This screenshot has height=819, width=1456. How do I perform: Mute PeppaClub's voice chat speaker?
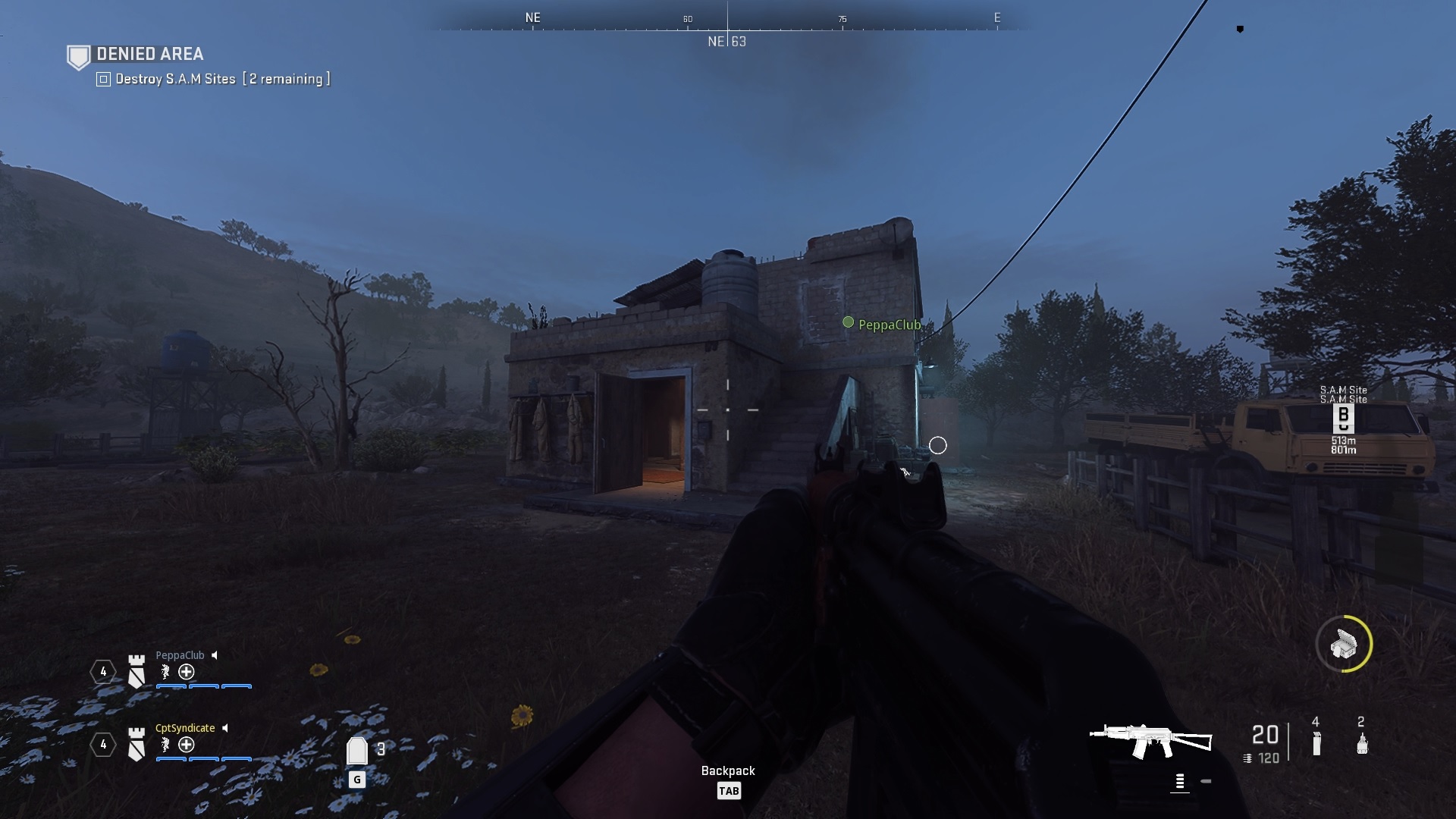pos(215,656)
